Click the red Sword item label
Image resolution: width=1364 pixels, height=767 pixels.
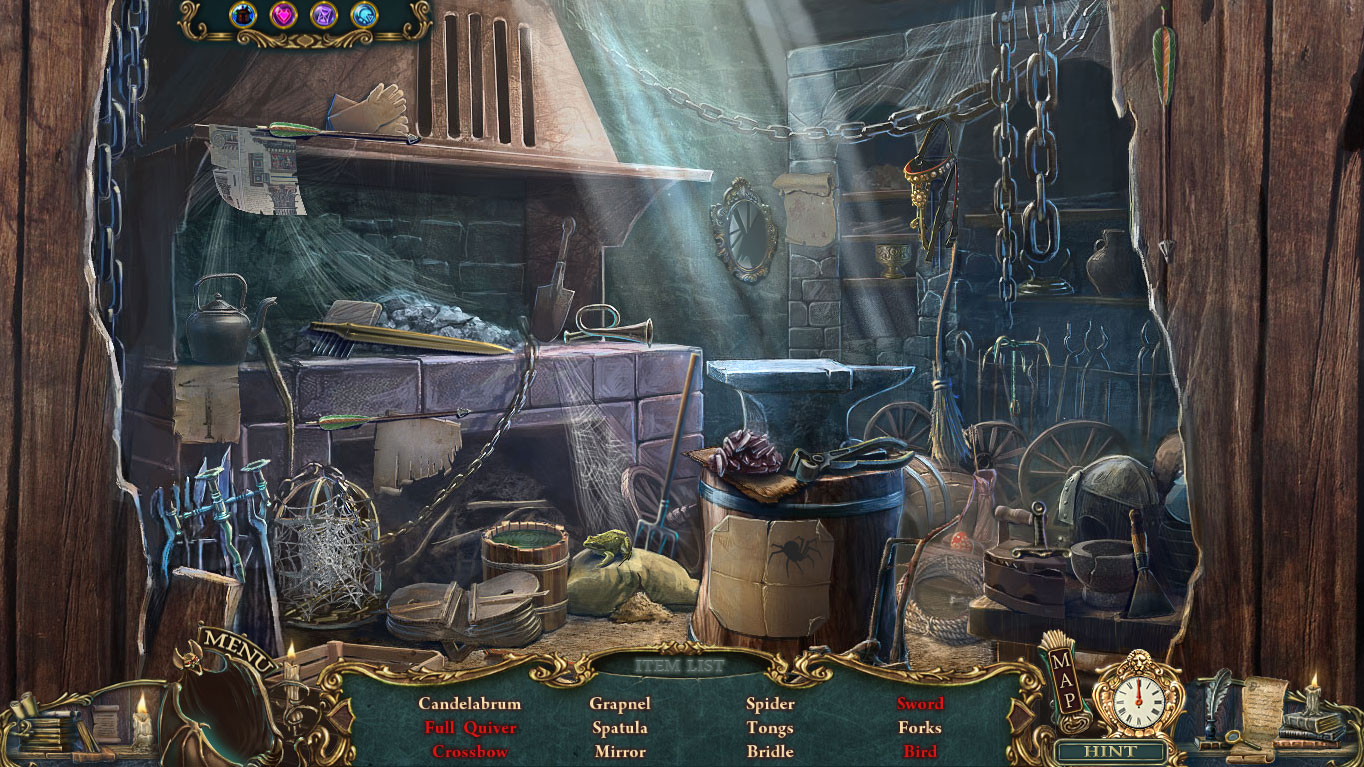point(921,704)
